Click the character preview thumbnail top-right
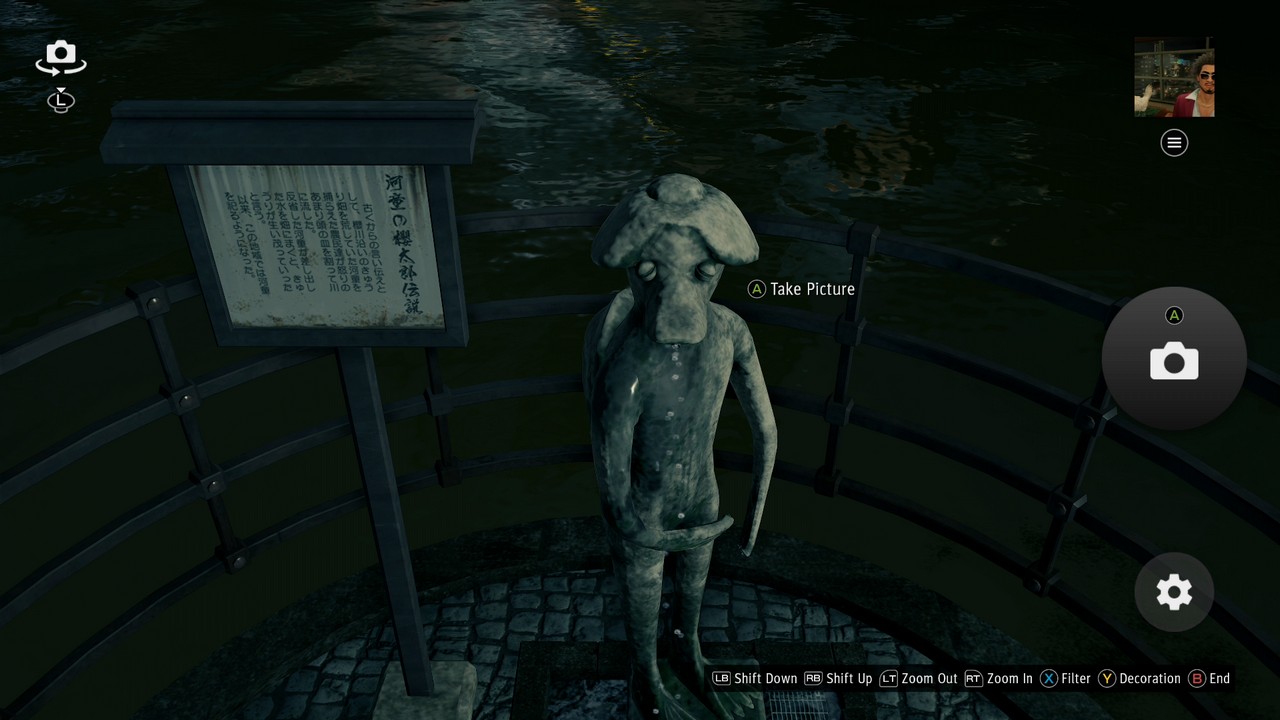 coord(1173,79)
